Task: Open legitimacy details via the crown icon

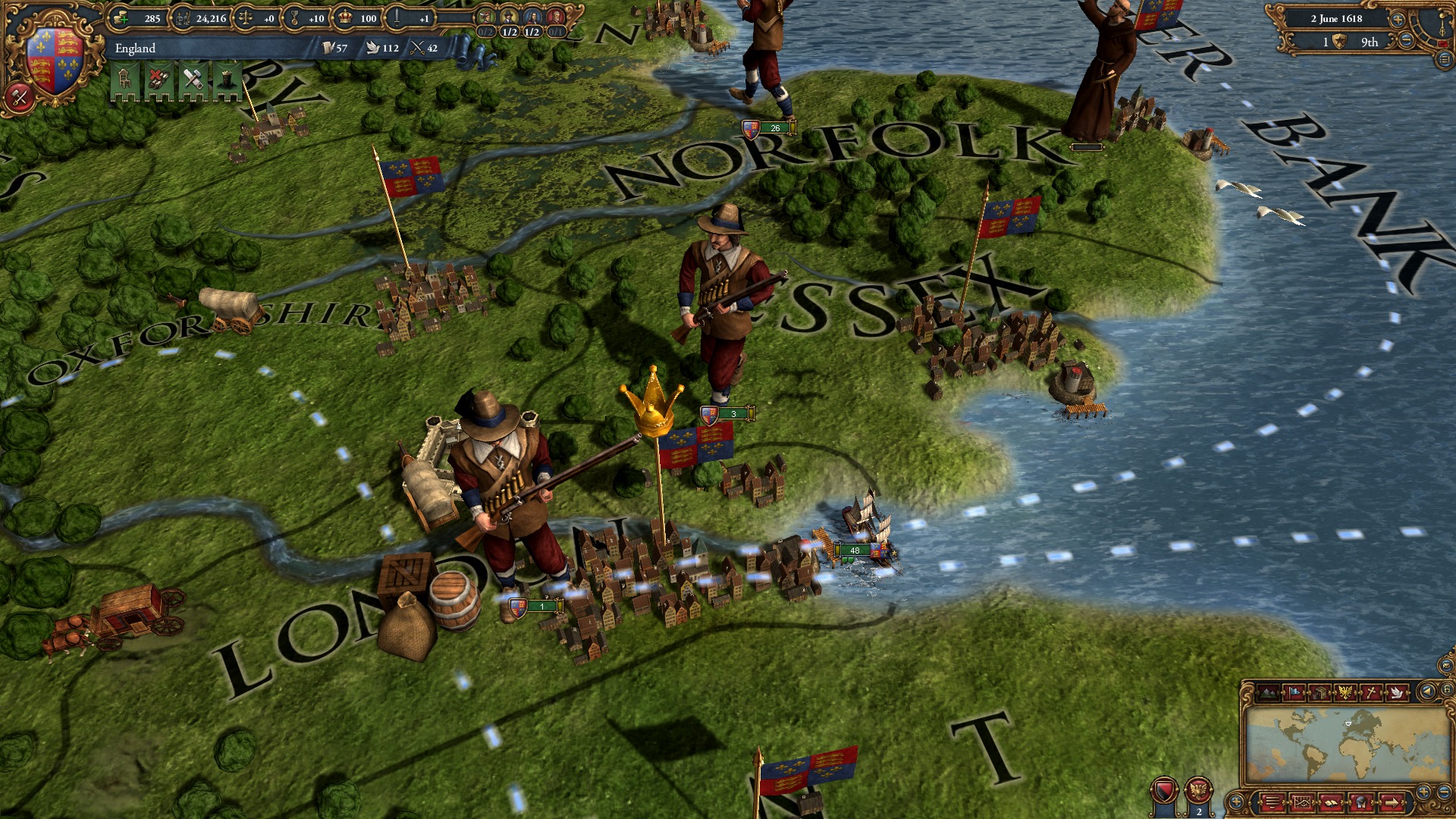Action: (345, 18)
